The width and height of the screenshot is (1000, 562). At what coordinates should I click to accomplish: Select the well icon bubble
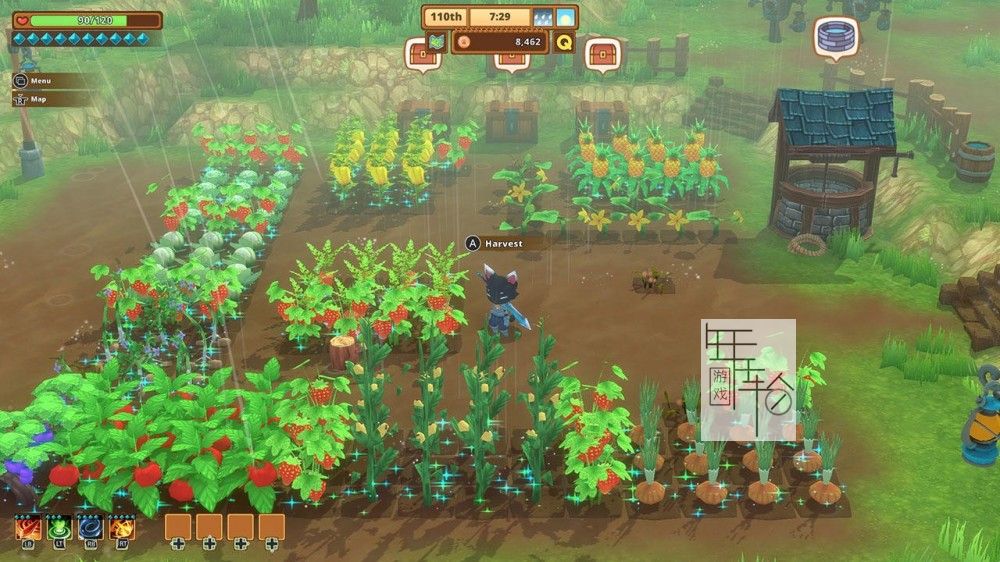pos(835,38)
